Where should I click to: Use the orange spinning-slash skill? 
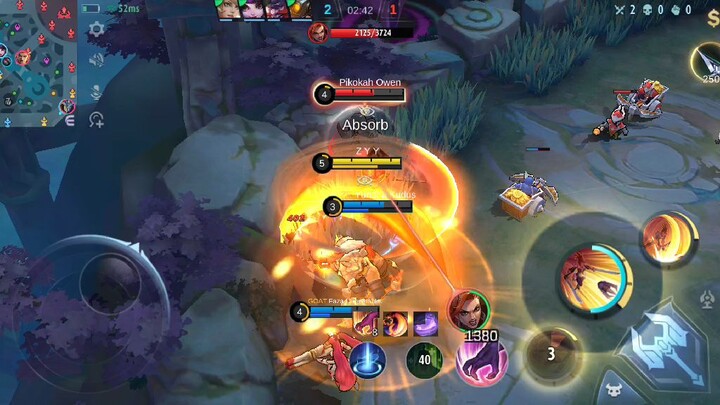668,239
